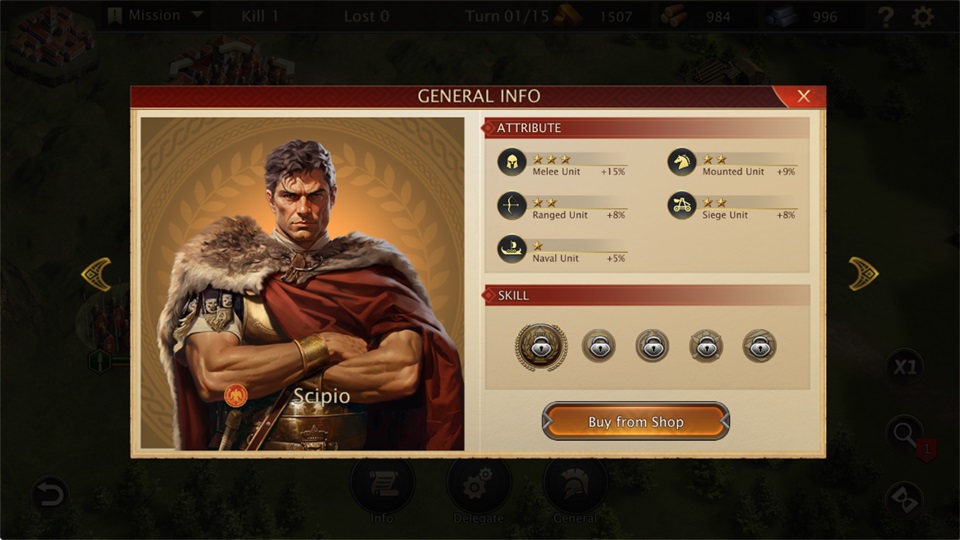Show the next general with right arrow

863,274
